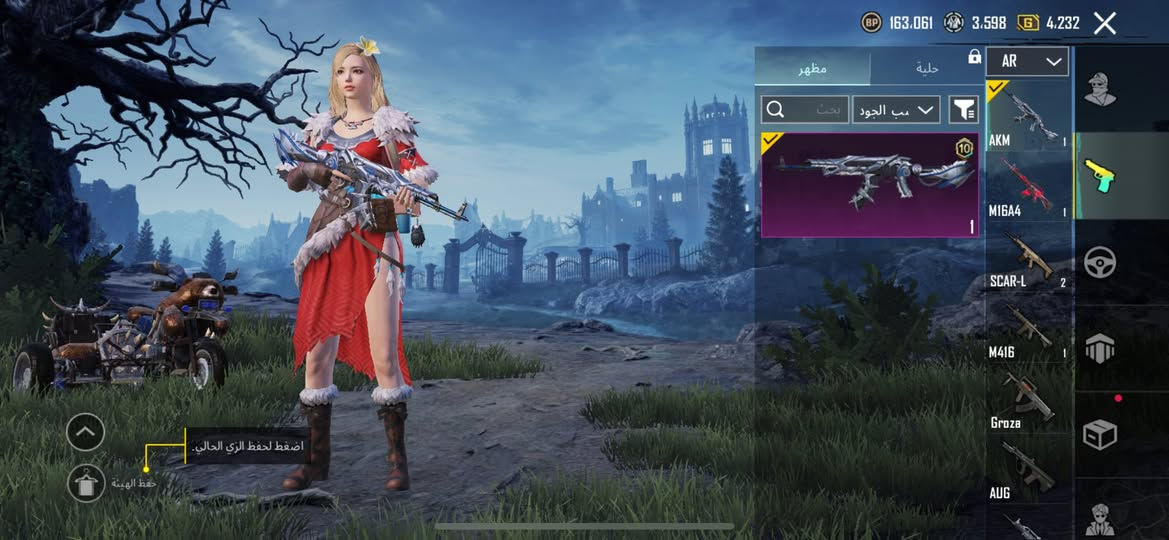Choose AKM in the weapon list
The width and height of the screenshot is (1169, 540).
(1028, 116)
